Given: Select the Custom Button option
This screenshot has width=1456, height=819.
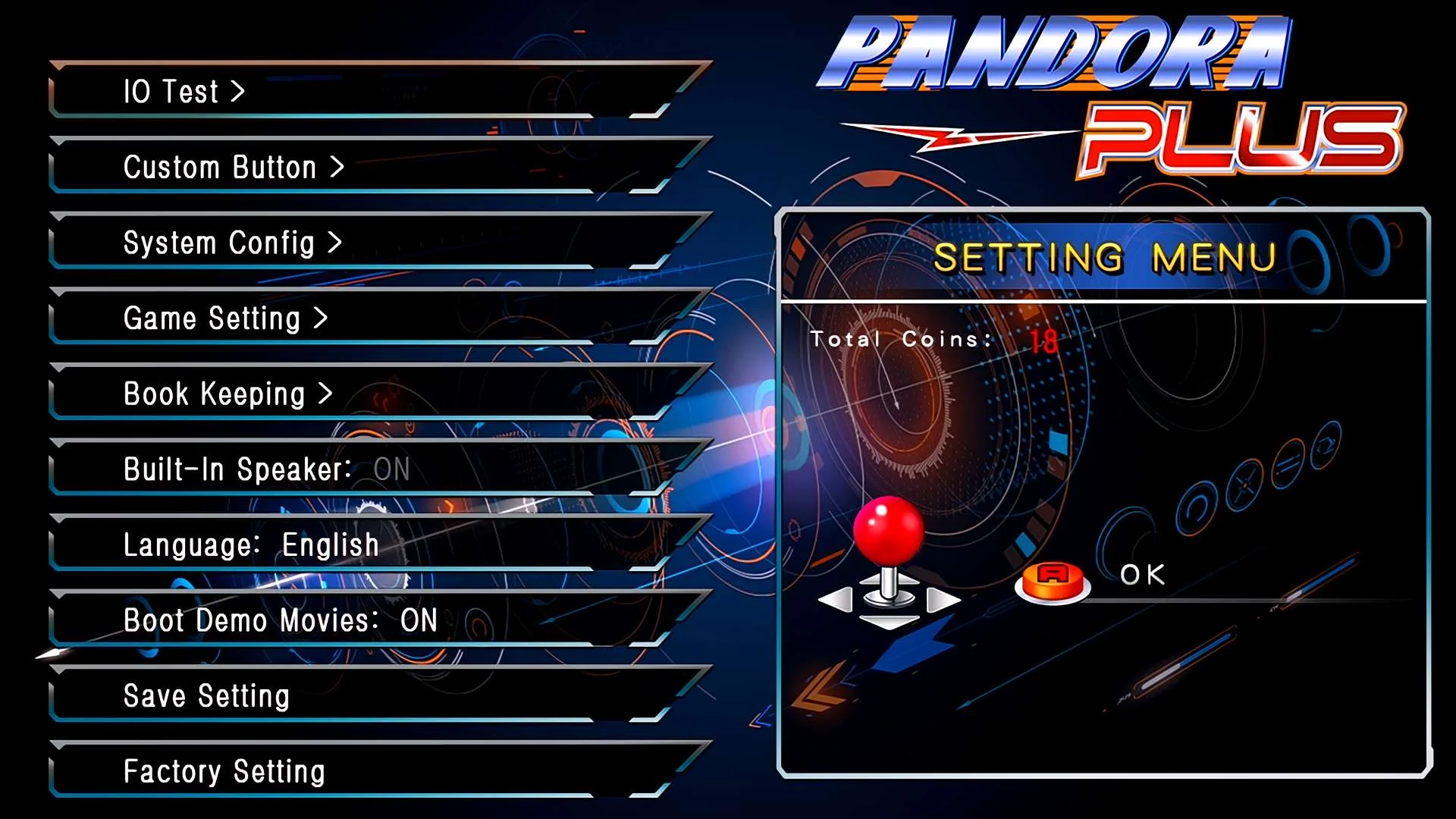Looking at the screenshot, I should click(x=234, y=167).
